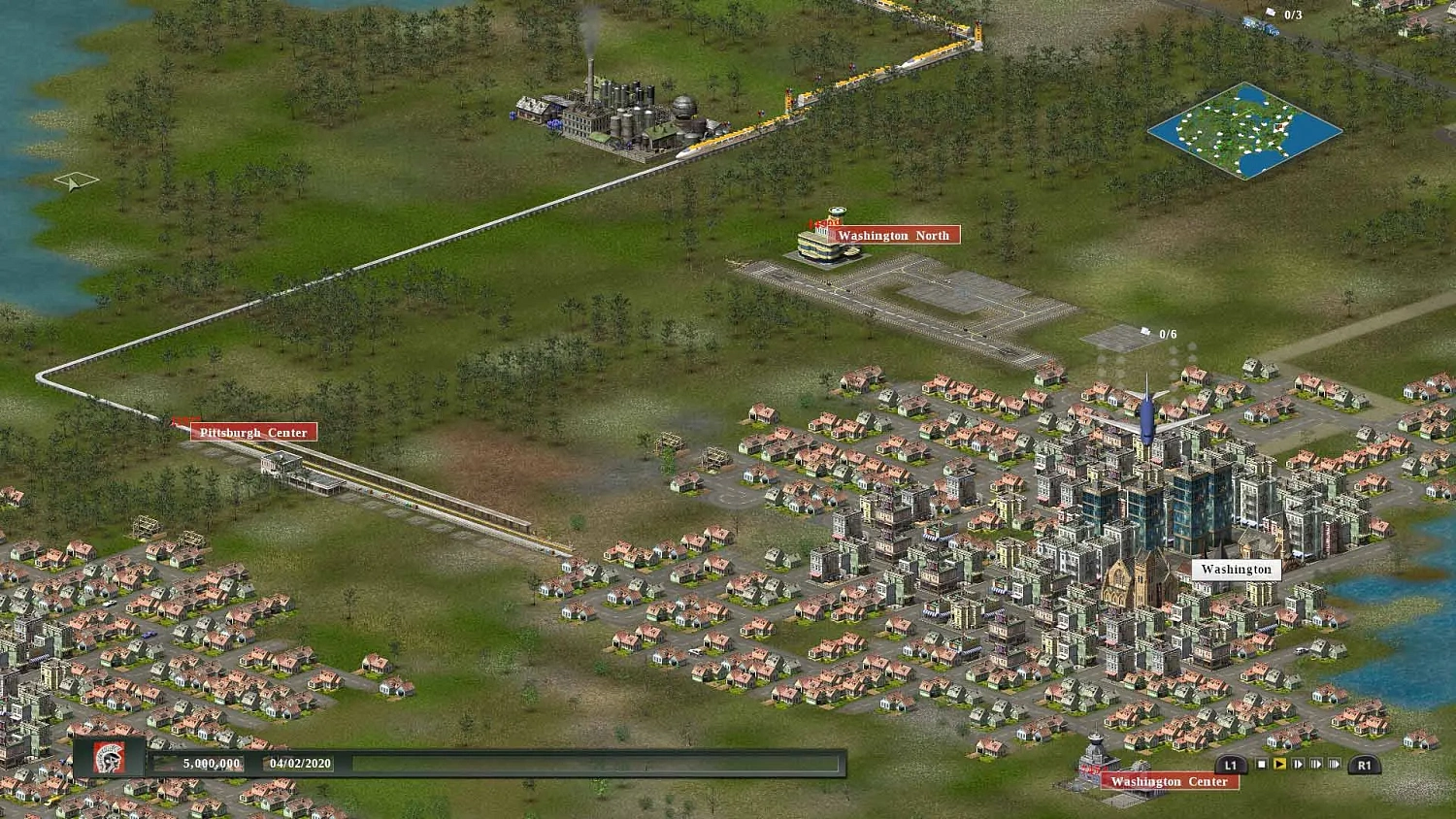Toggle the R1 panel open
The height and width of the screenshot is (819, 1456).
point(1363,764)
